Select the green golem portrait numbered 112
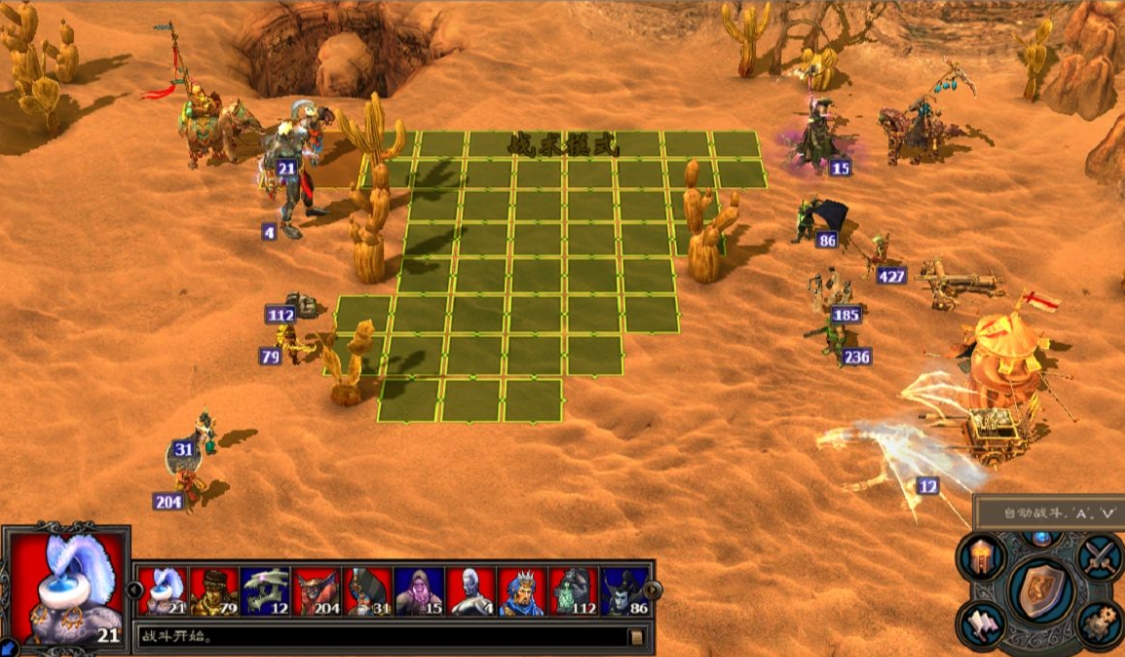The height and width of the screenshot is (657, 1125). click(573, 591)
